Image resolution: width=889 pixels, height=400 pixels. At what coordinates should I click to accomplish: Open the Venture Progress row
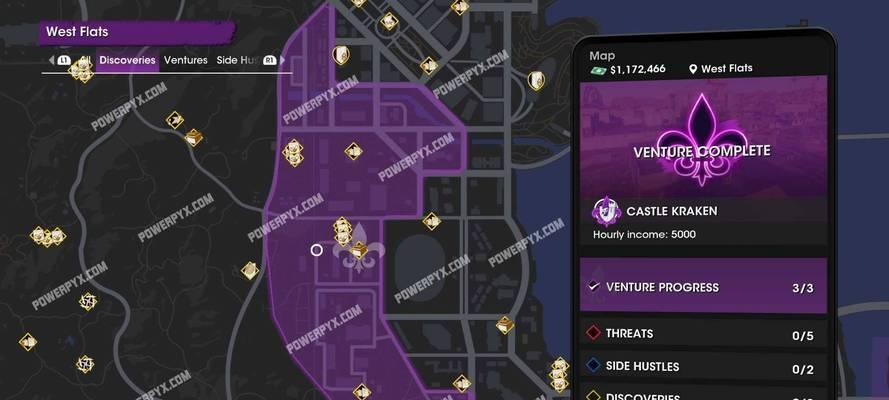(x=703, y=287)
